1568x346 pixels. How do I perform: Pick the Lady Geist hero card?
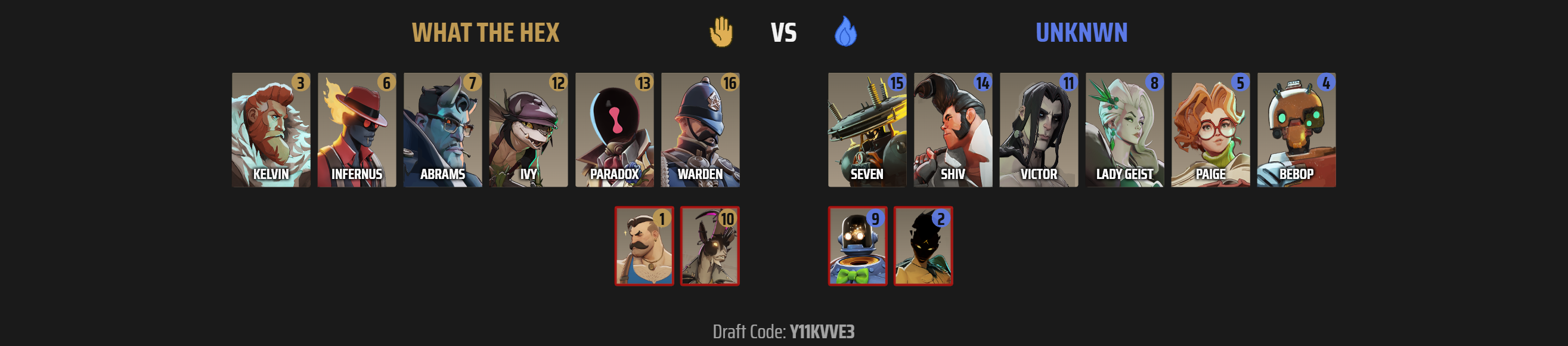coord(1124,130)
